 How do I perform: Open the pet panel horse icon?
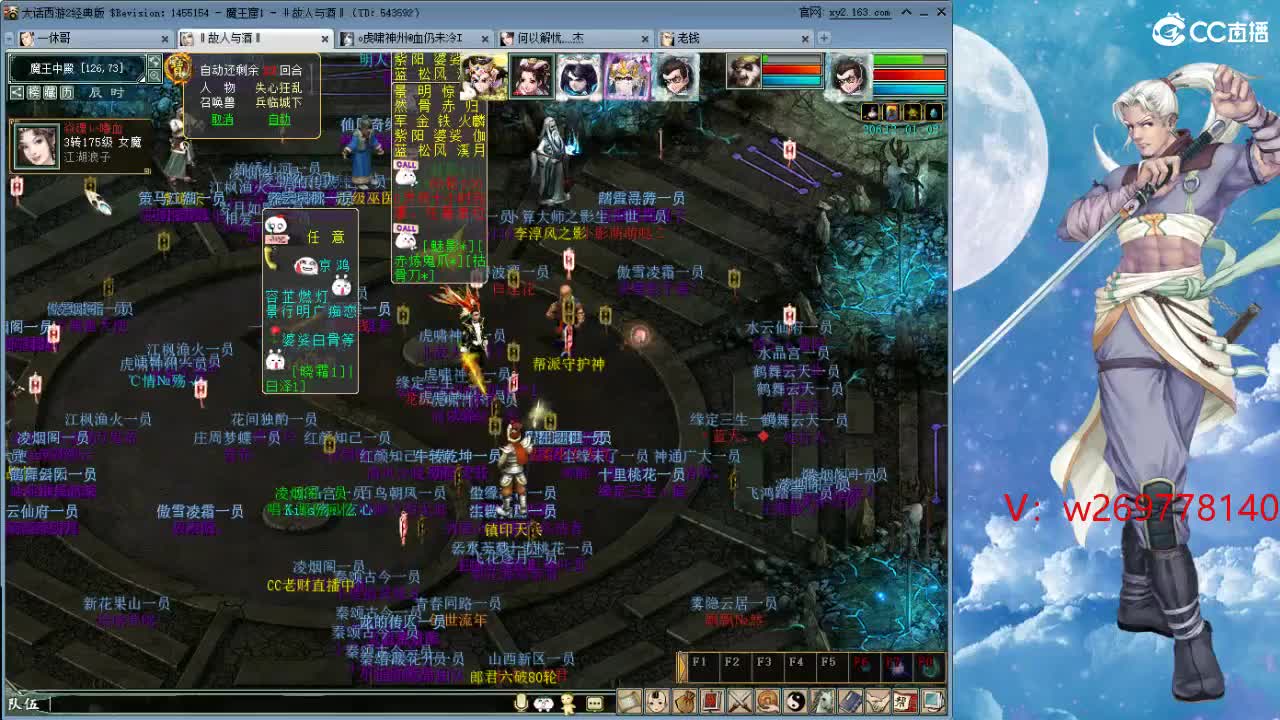click(823, 701)
